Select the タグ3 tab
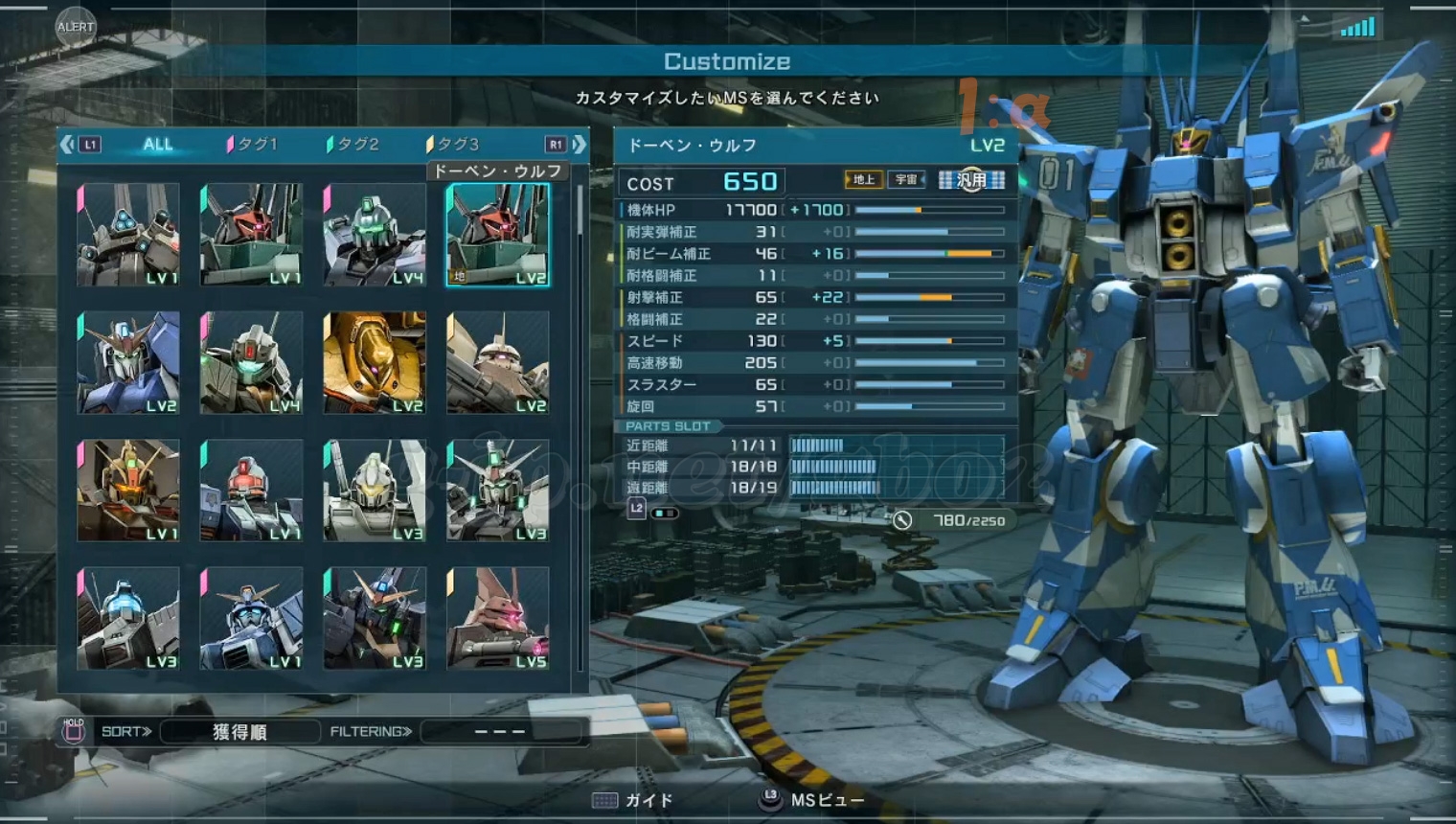The image size is (1456, 824). tap(454, 145)
